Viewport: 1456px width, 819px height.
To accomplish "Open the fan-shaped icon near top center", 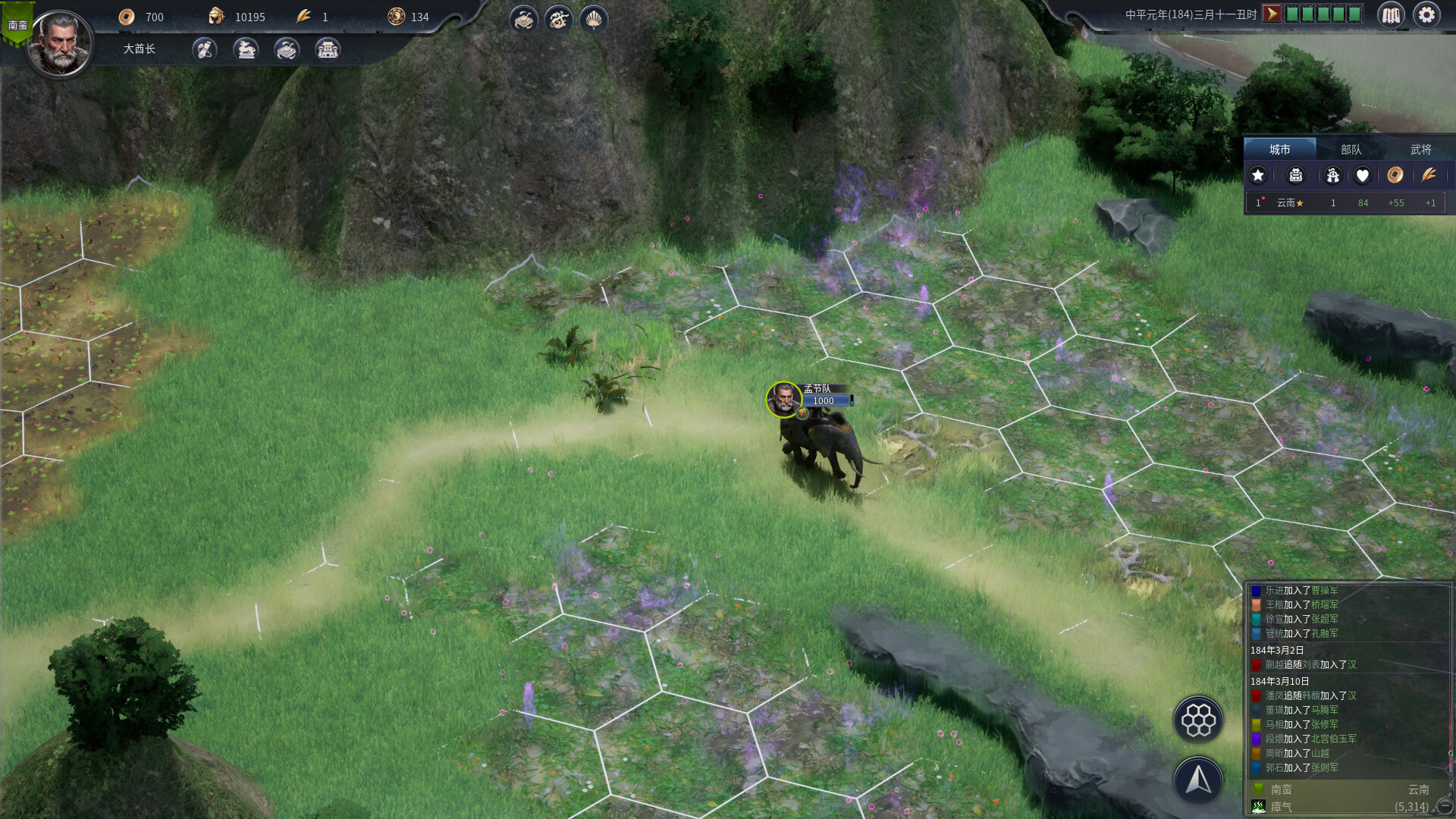I will [x=594, y=20].
